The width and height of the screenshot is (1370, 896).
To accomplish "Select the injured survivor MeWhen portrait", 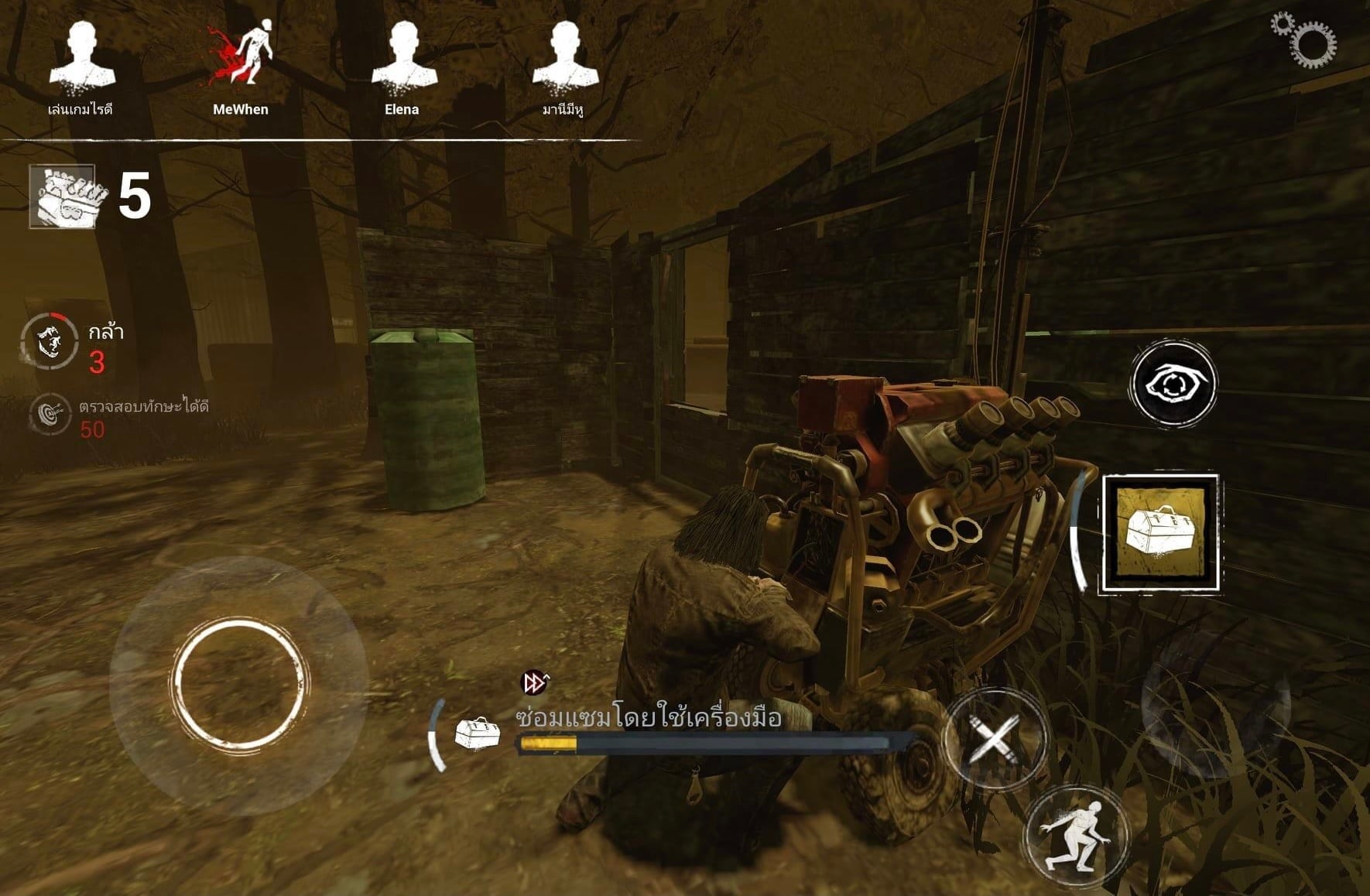I will [241, 58].
